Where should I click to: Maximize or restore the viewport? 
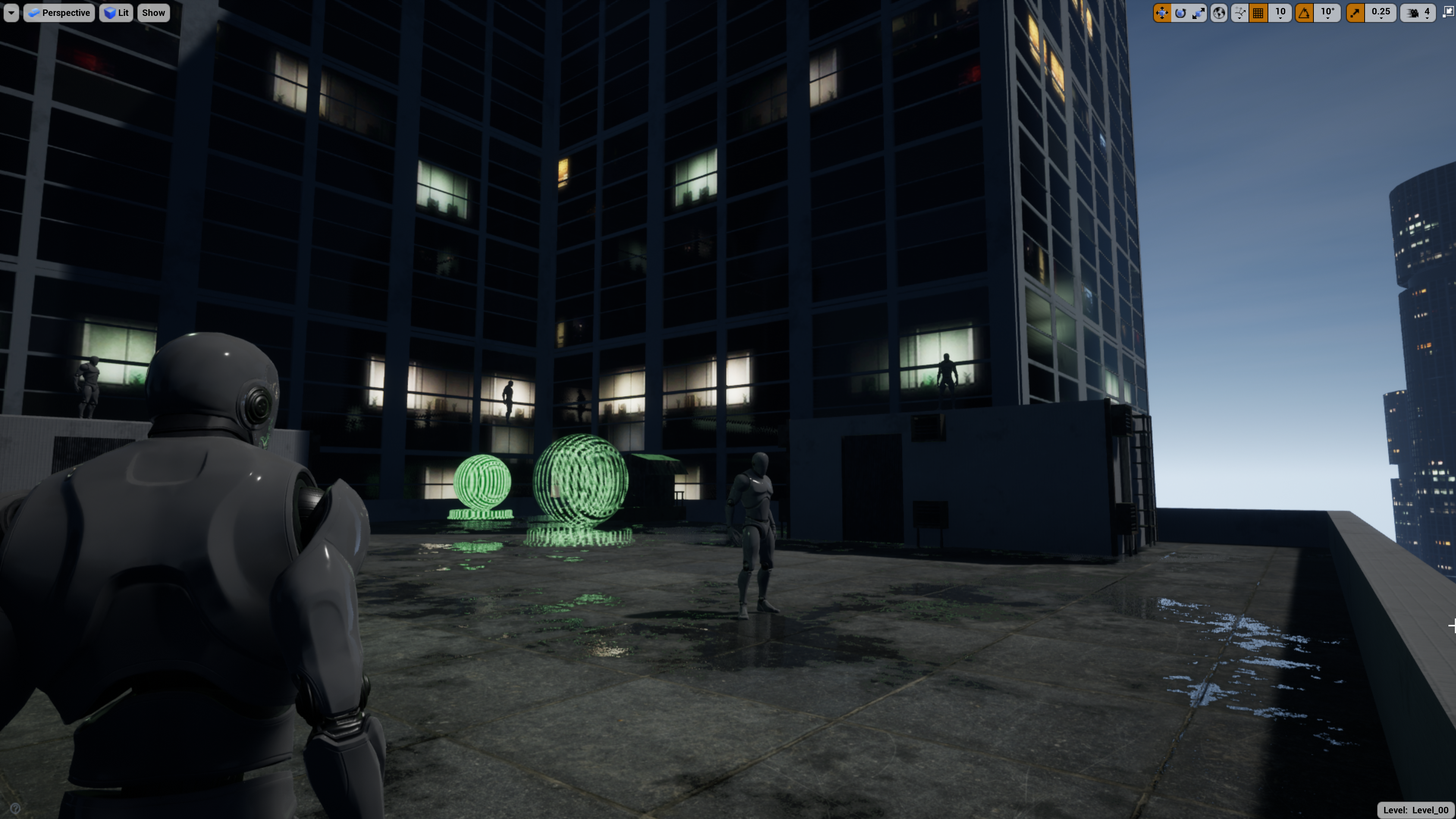[x=1448, y=13]
